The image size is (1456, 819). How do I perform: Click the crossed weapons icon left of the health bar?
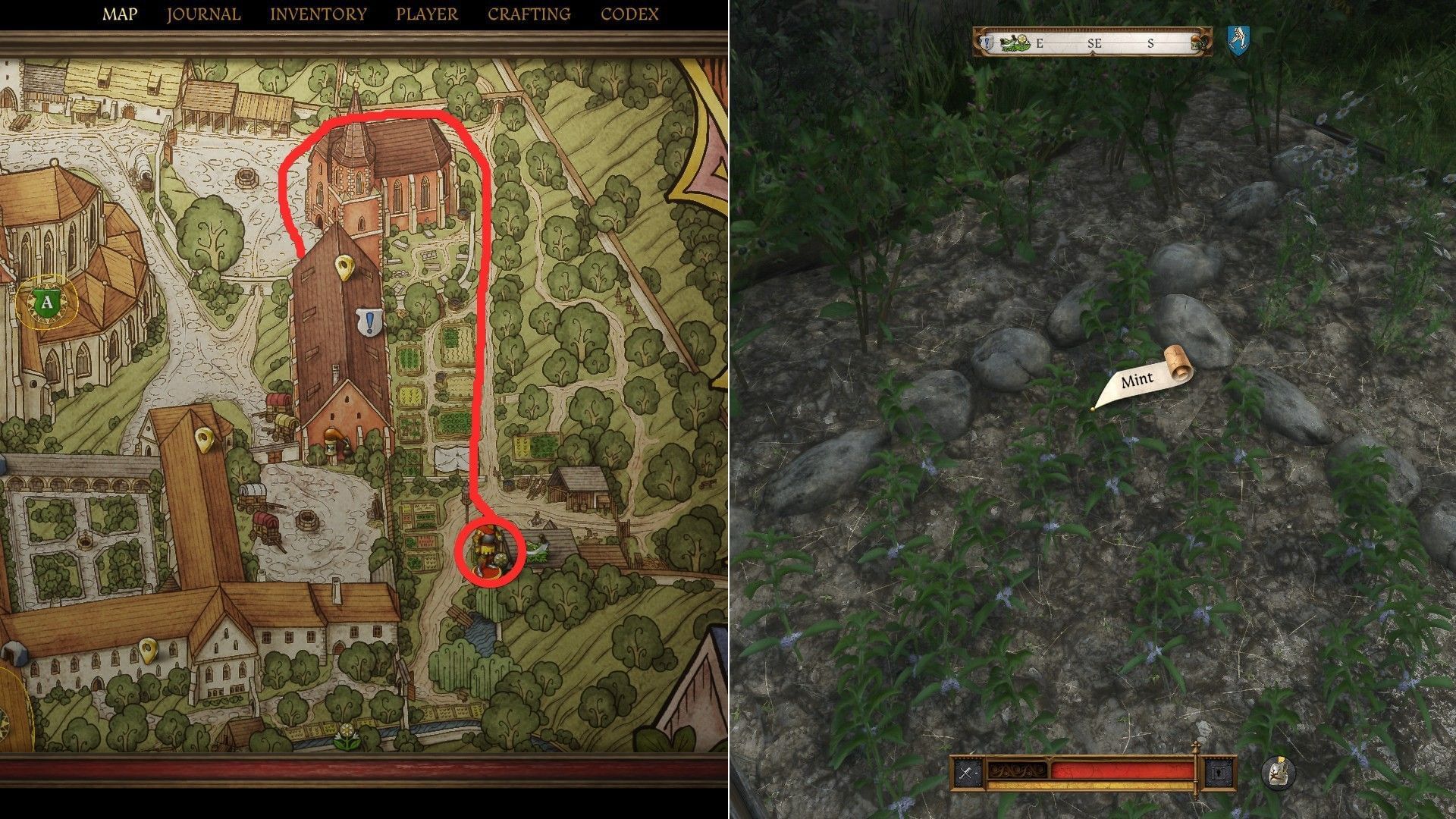tap(967, 771)
